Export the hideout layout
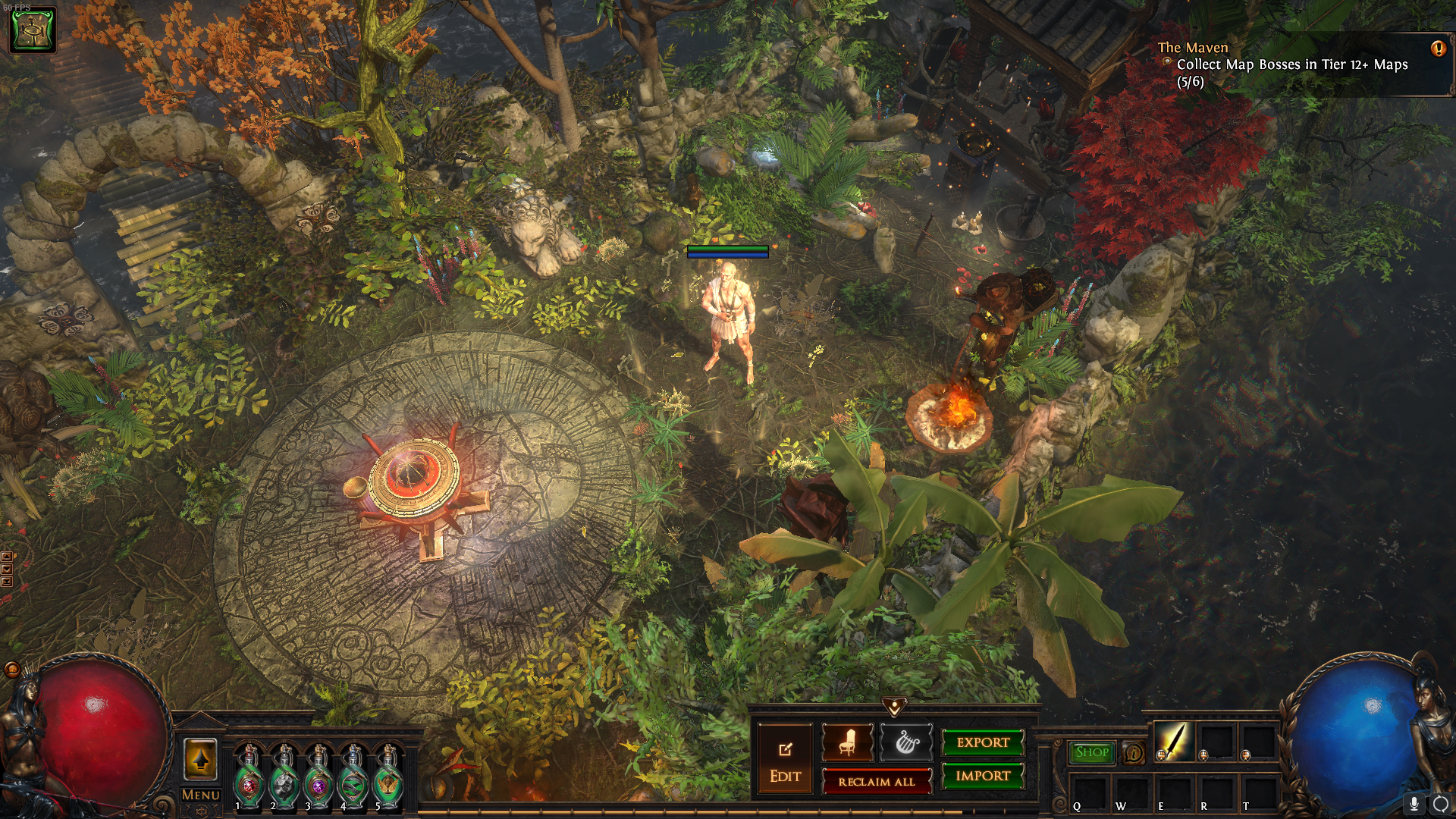The height and width of the screenshot is (819, 1456). (x=983, y=743)
